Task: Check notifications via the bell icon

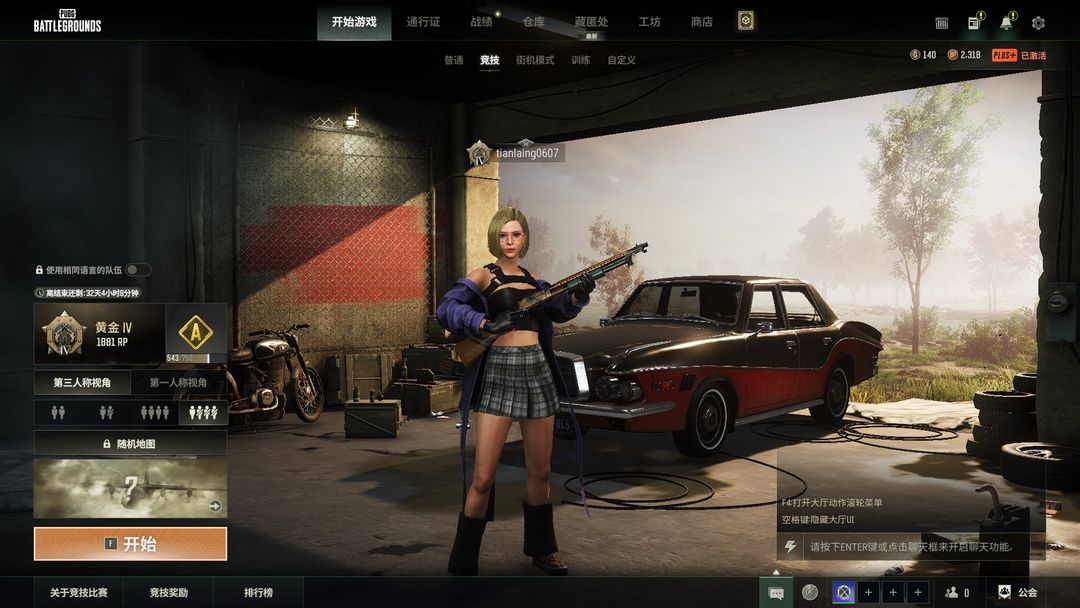Action: (1006, 23)
